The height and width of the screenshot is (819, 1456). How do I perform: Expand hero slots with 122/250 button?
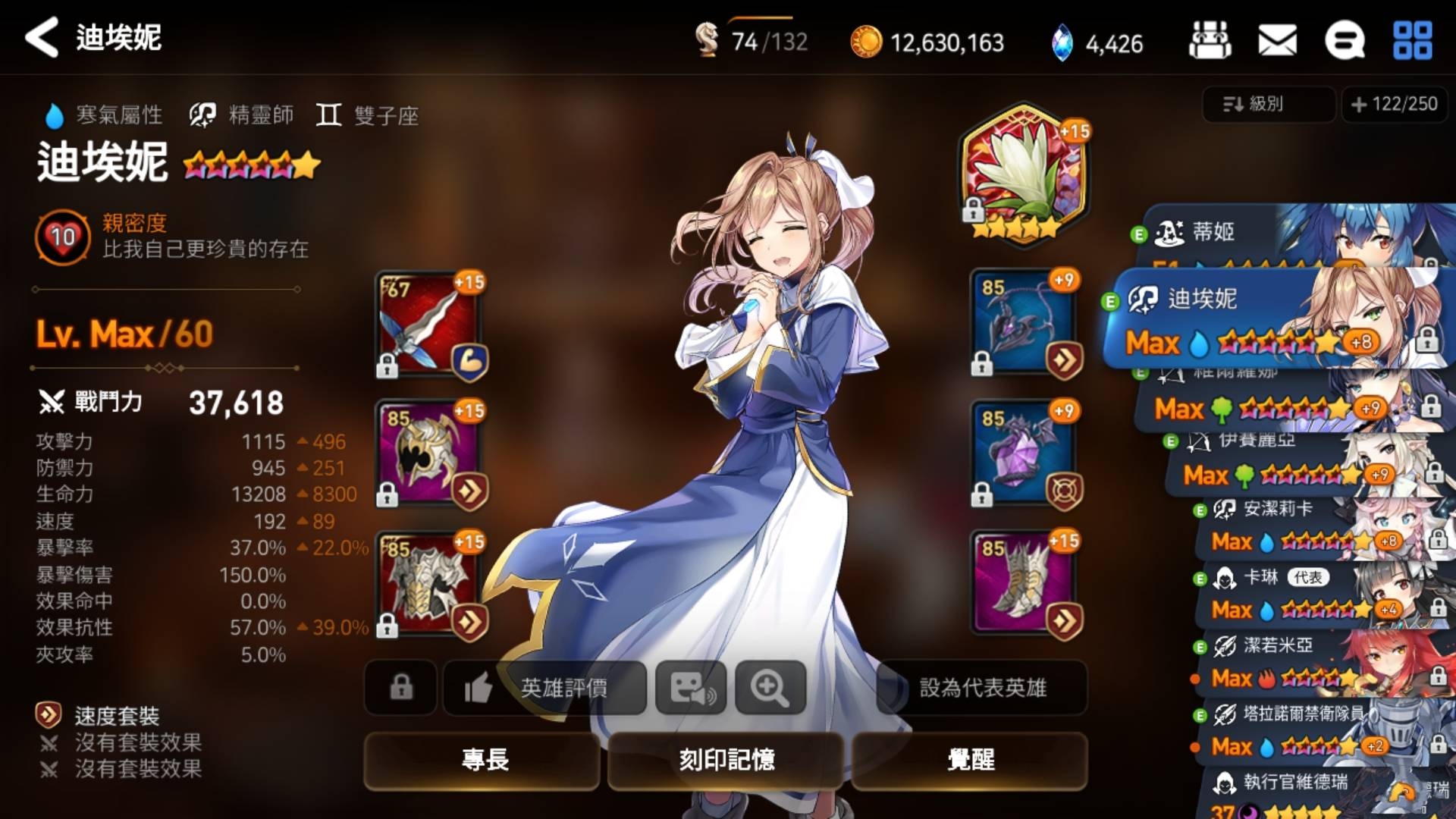coord(1395,104)
